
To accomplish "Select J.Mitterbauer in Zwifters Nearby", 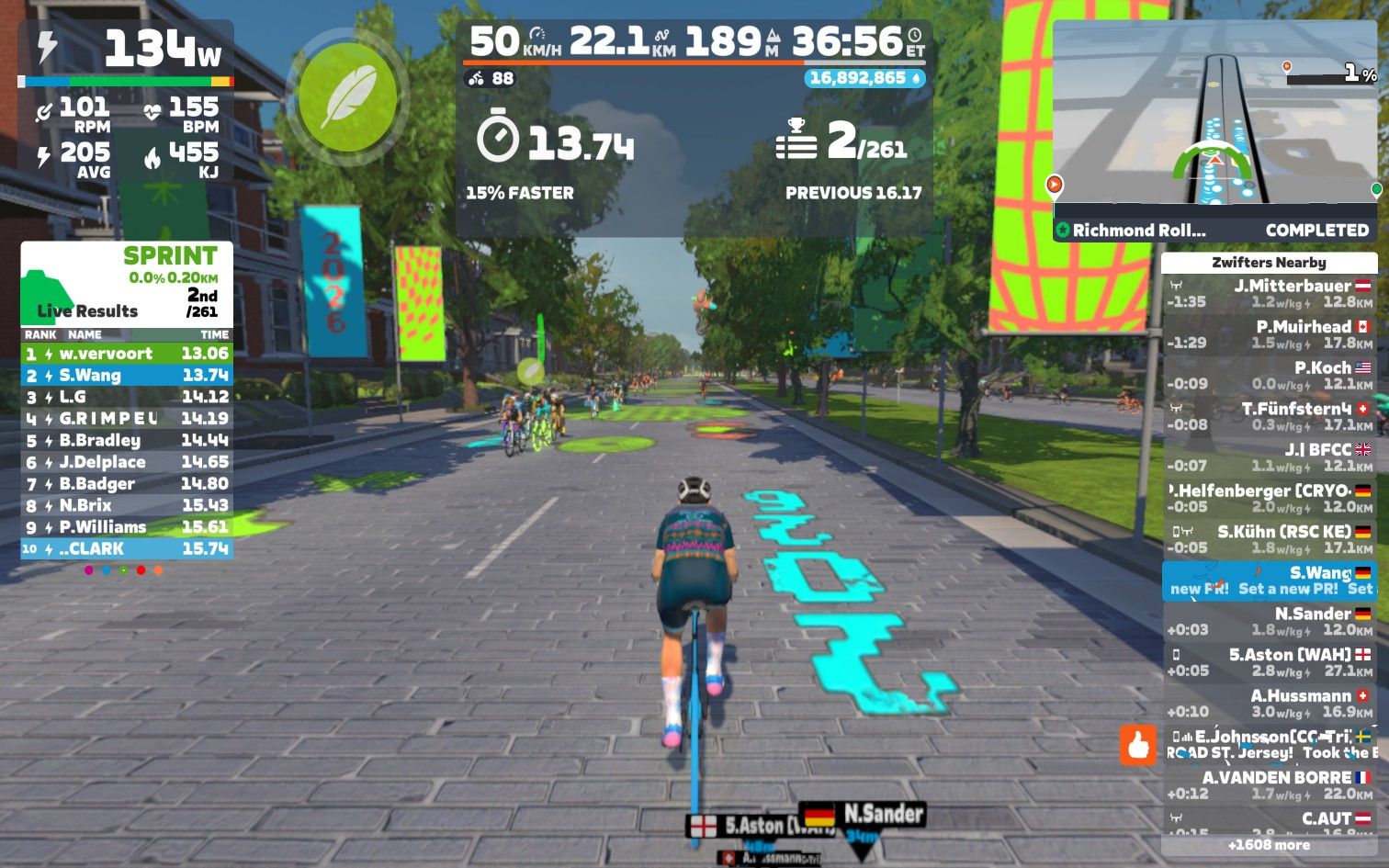I will pos(1269,294).
